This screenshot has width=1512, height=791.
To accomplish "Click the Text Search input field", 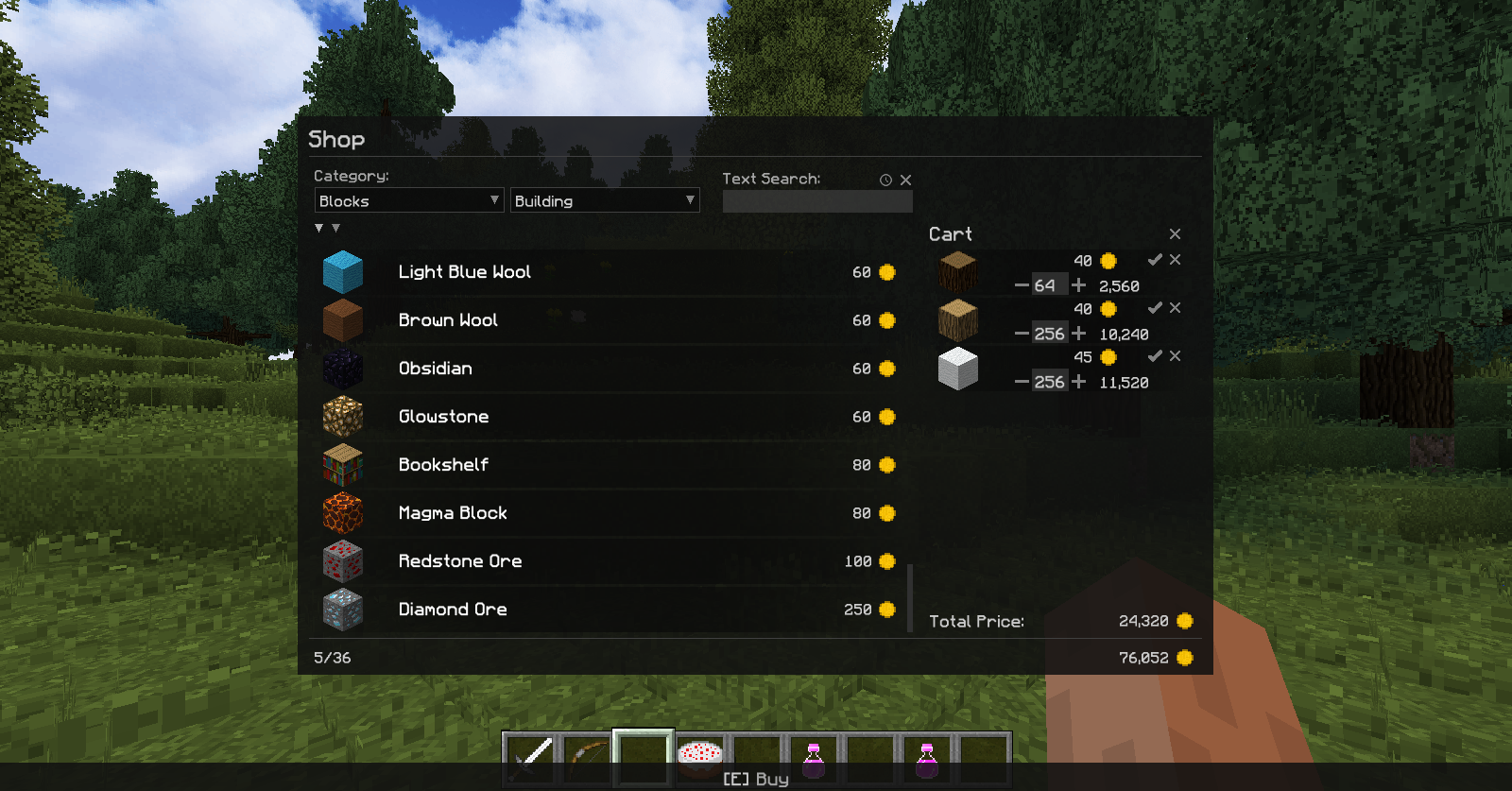I will pyautogui.click(x=816, y=199).
